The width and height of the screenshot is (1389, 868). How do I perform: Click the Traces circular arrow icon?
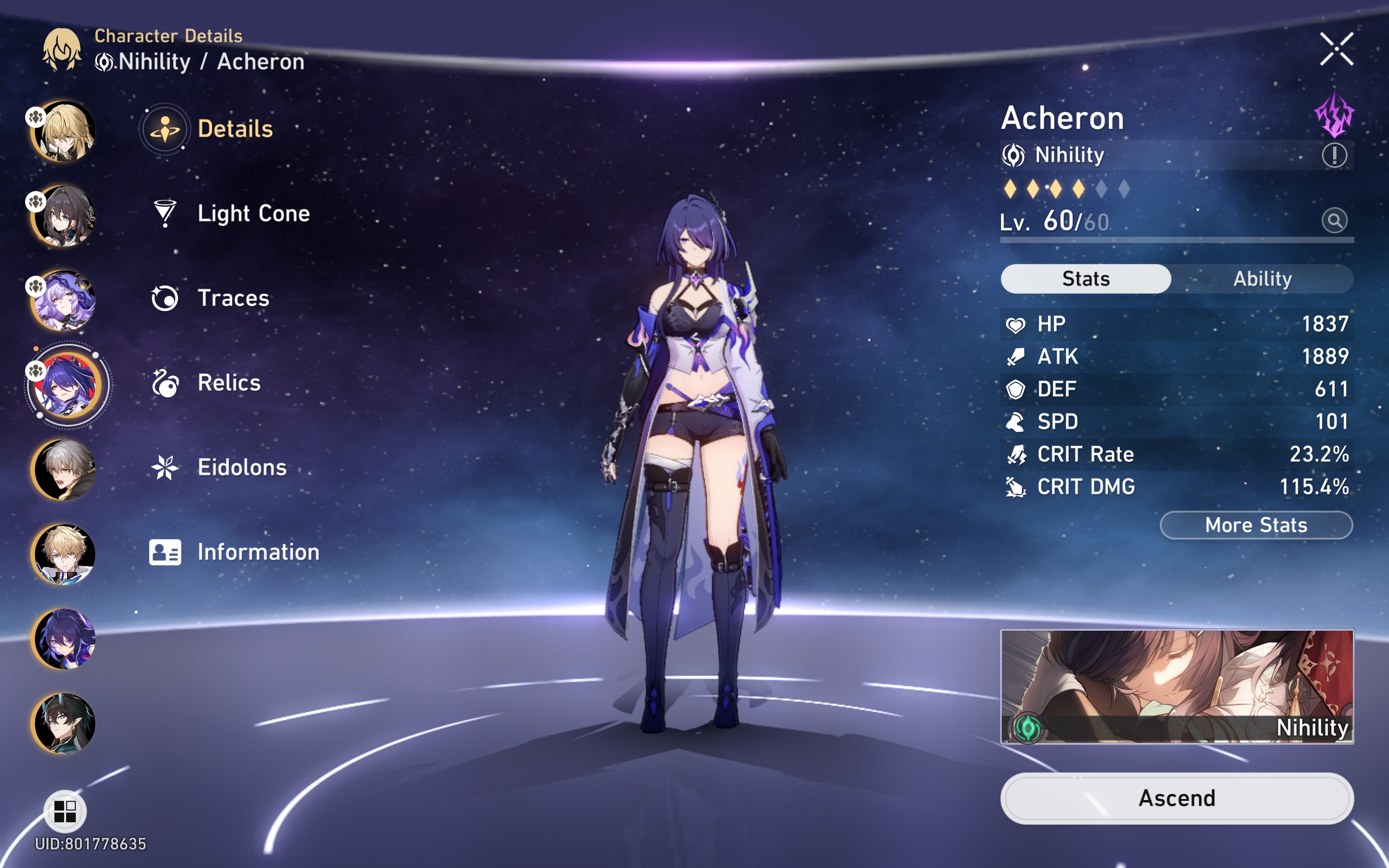165,298
